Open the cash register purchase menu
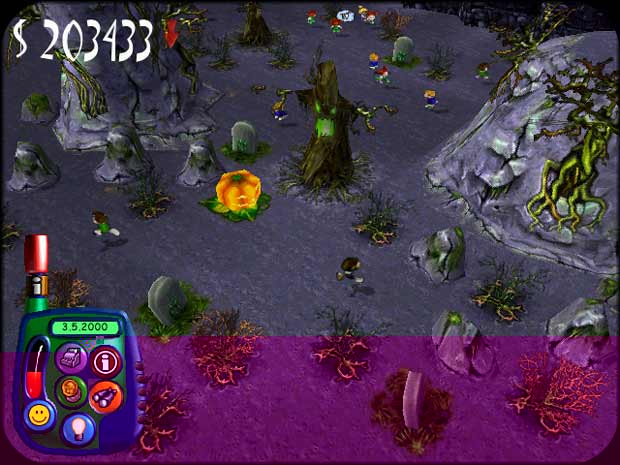This screenshot has height=465, width=620. [x=71, y=357]
